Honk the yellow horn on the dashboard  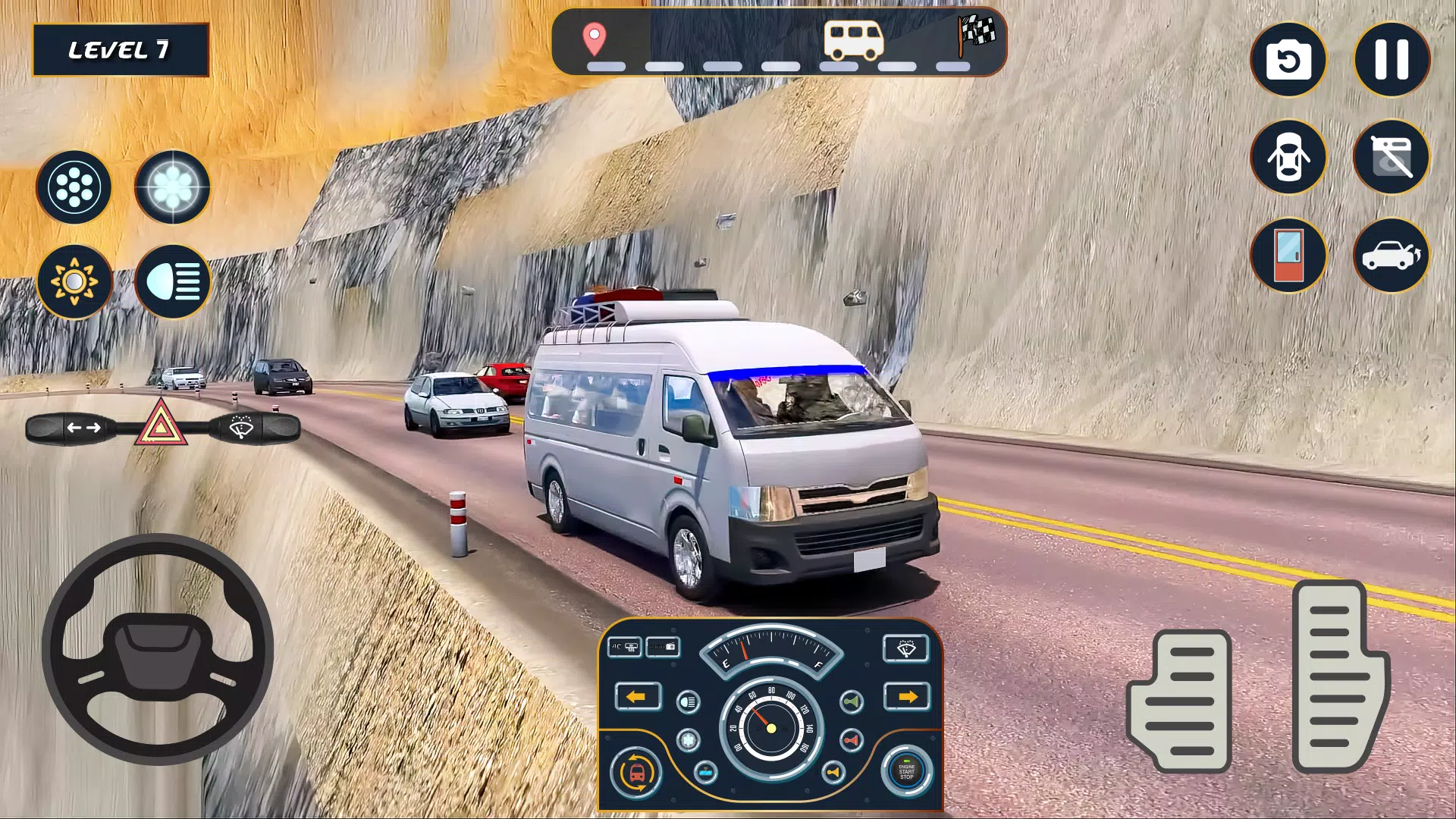pos(833,773)
